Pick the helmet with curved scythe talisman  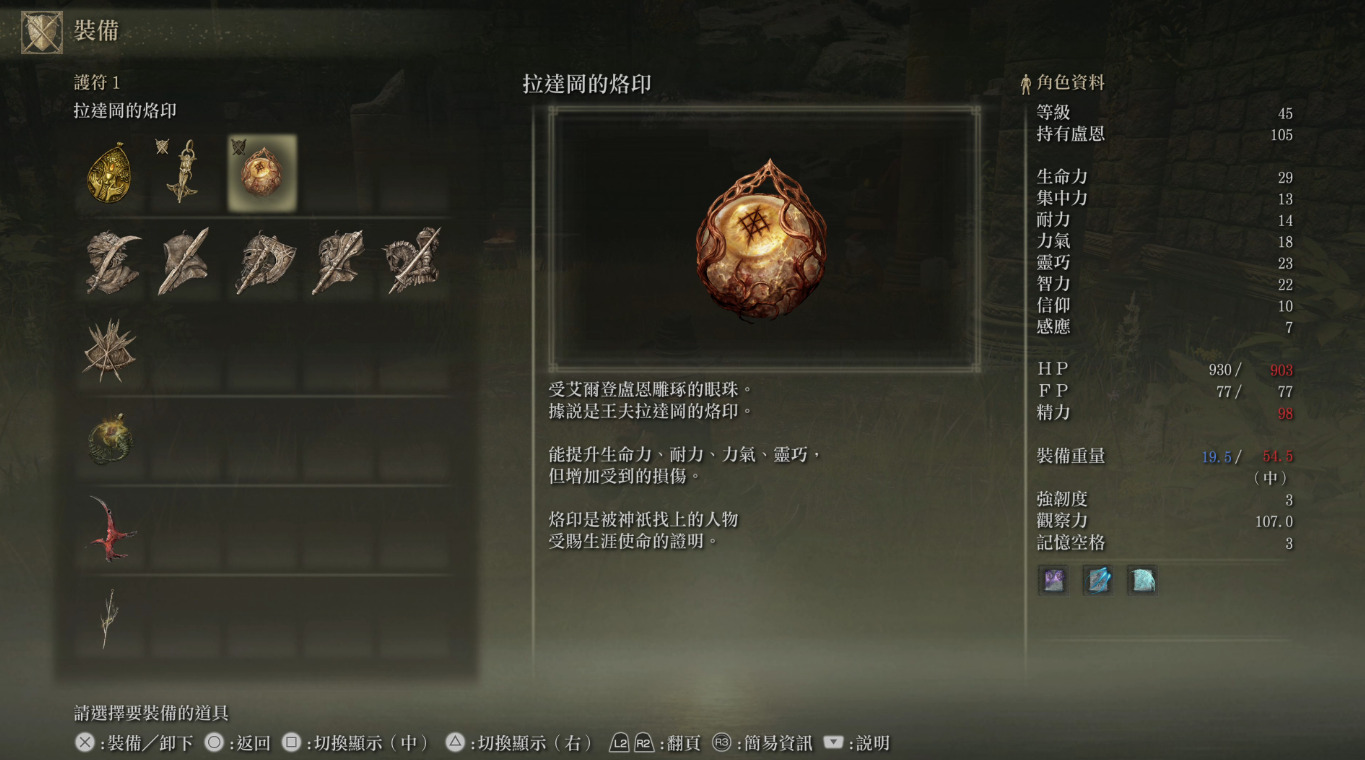[x=111, y=263]
